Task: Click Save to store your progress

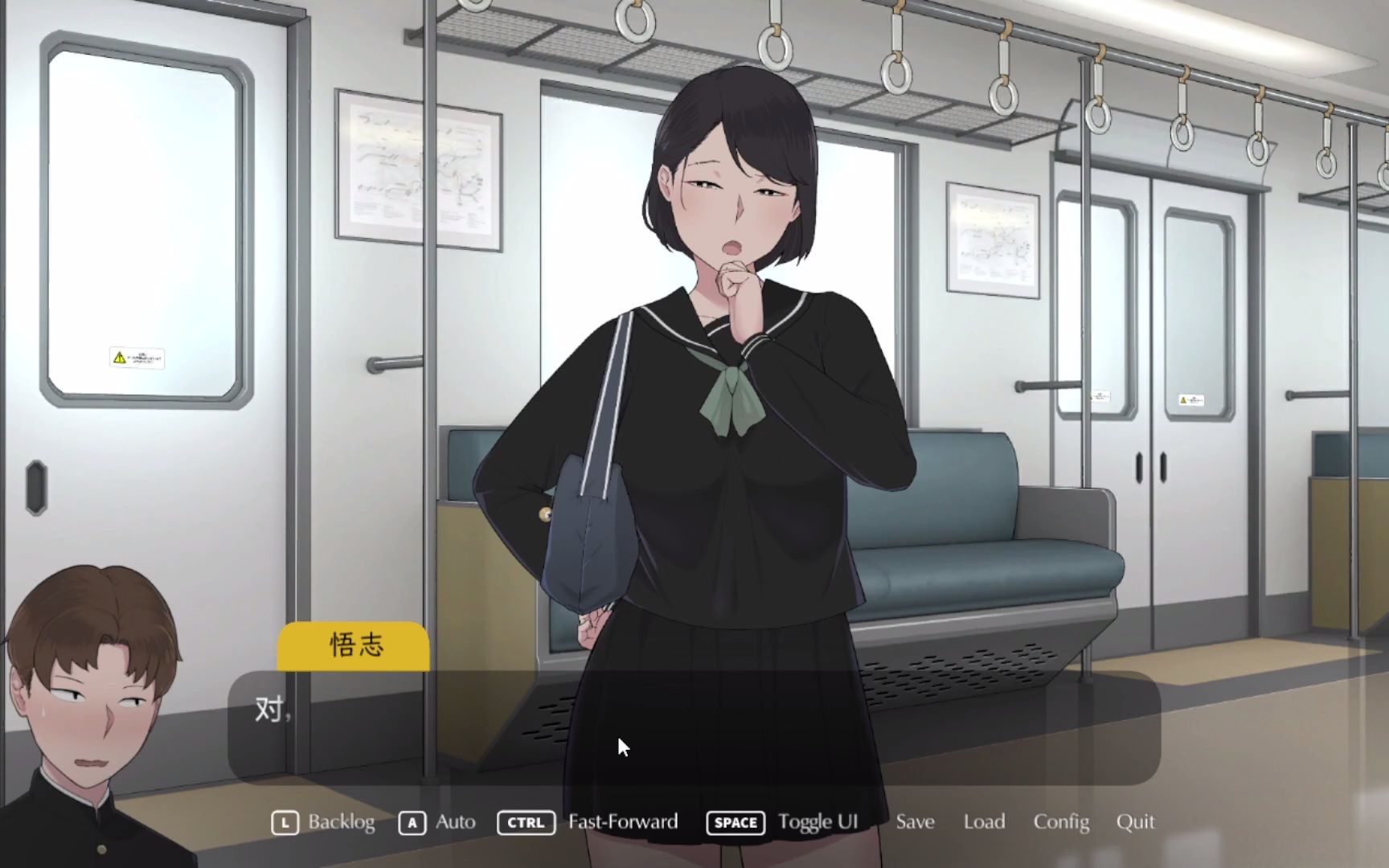Action: click(915, 822)
